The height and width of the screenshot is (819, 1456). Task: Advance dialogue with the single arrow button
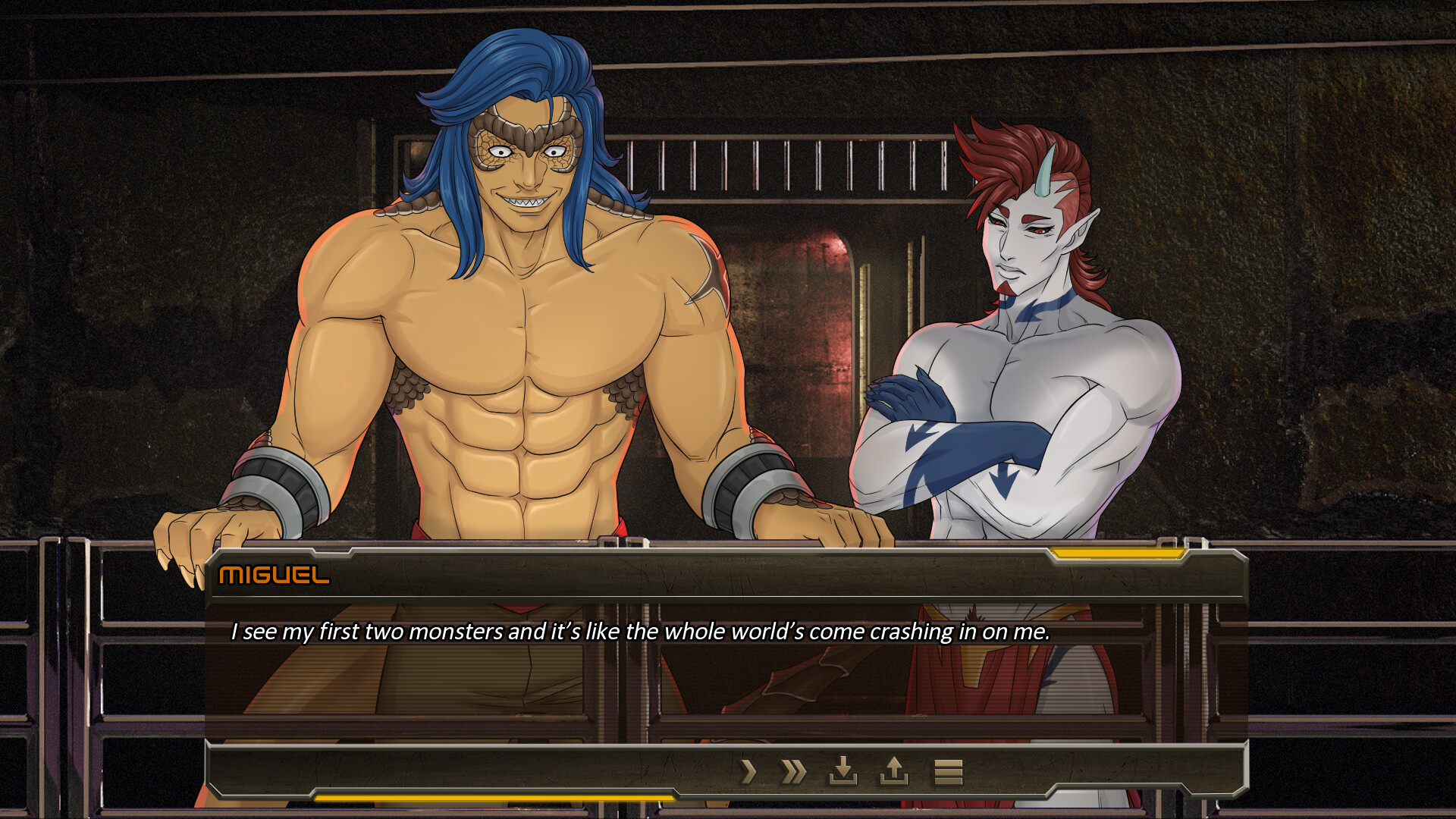point(748,772)
